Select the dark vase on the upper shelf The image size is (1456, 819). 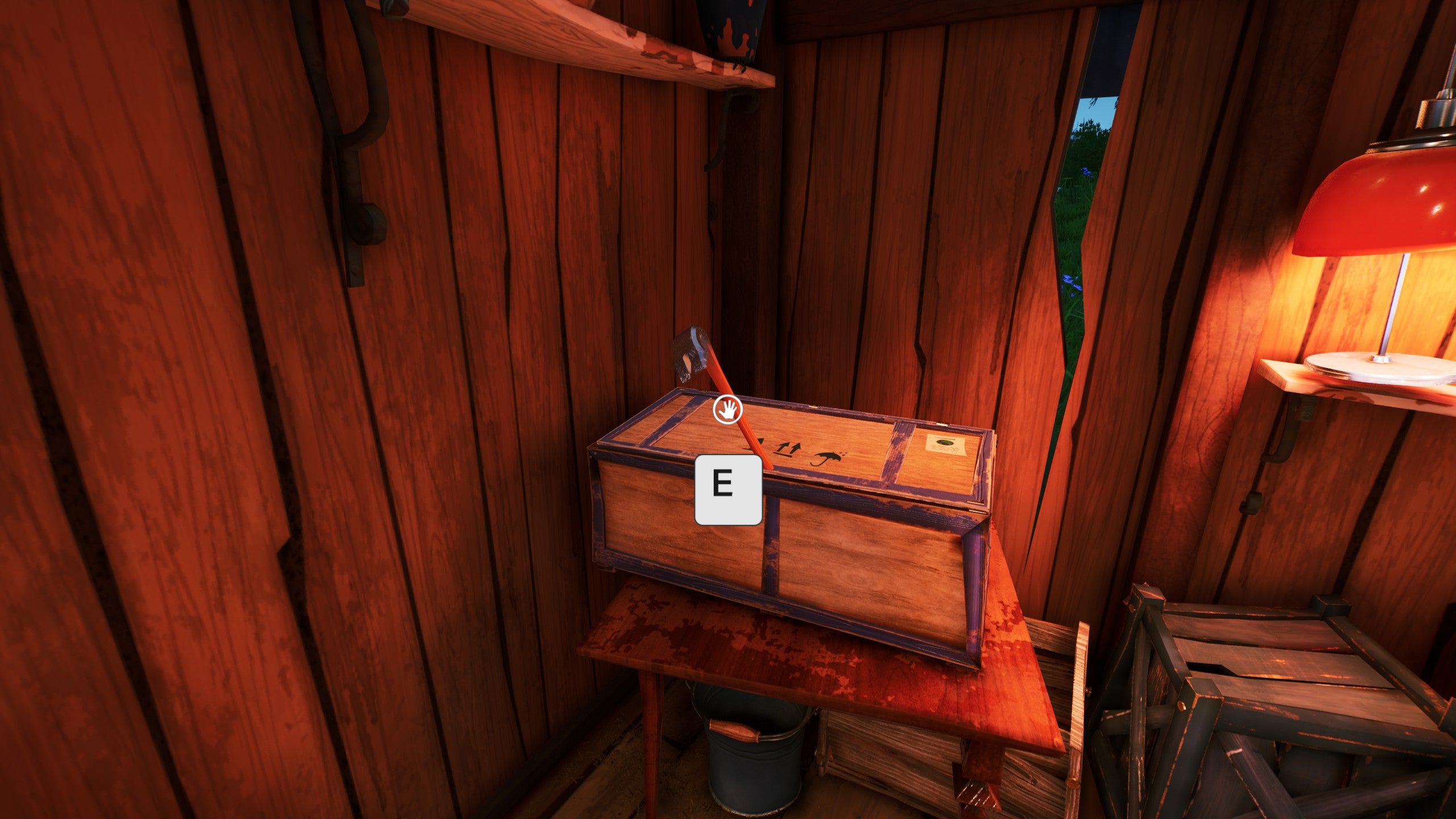click(x=728, y=34)
